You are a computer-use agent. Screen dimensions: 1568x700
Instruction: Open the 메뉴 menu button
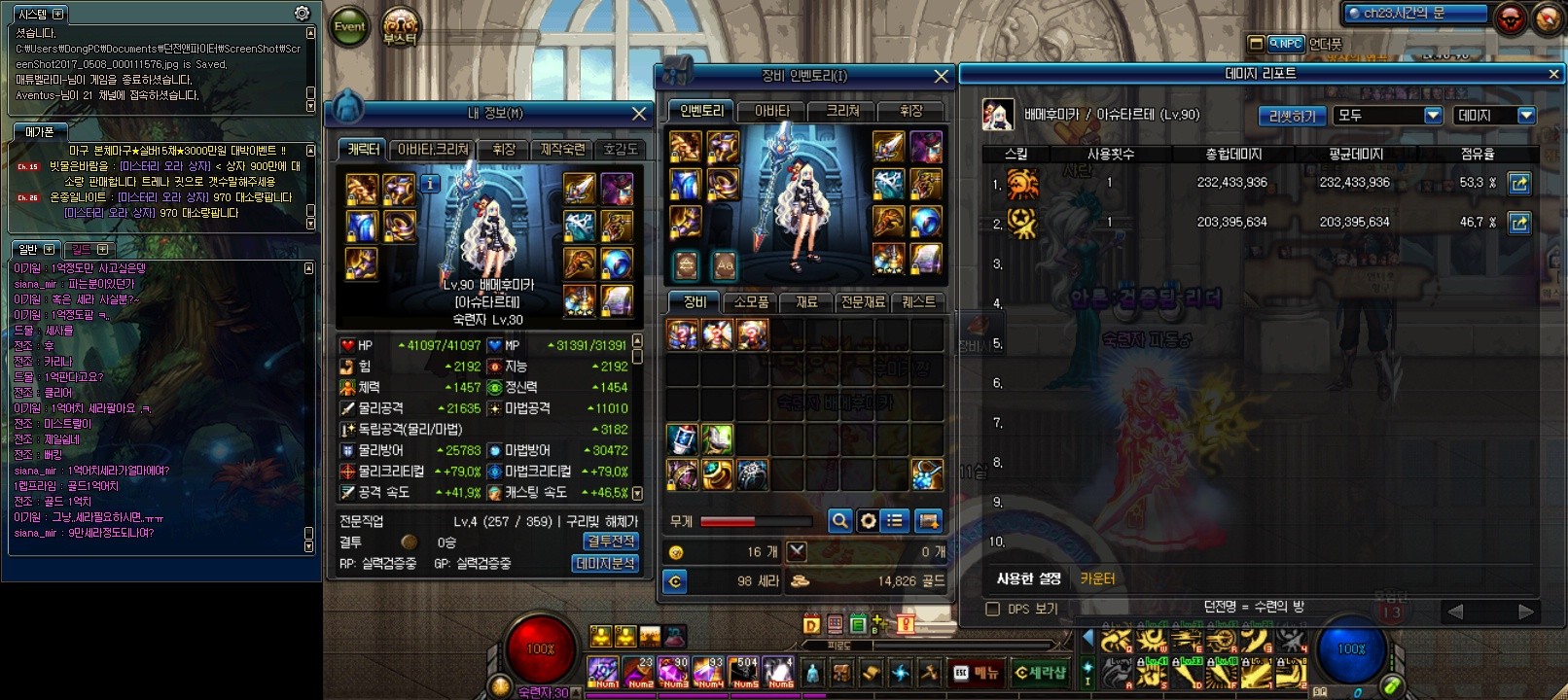[977, 673]
